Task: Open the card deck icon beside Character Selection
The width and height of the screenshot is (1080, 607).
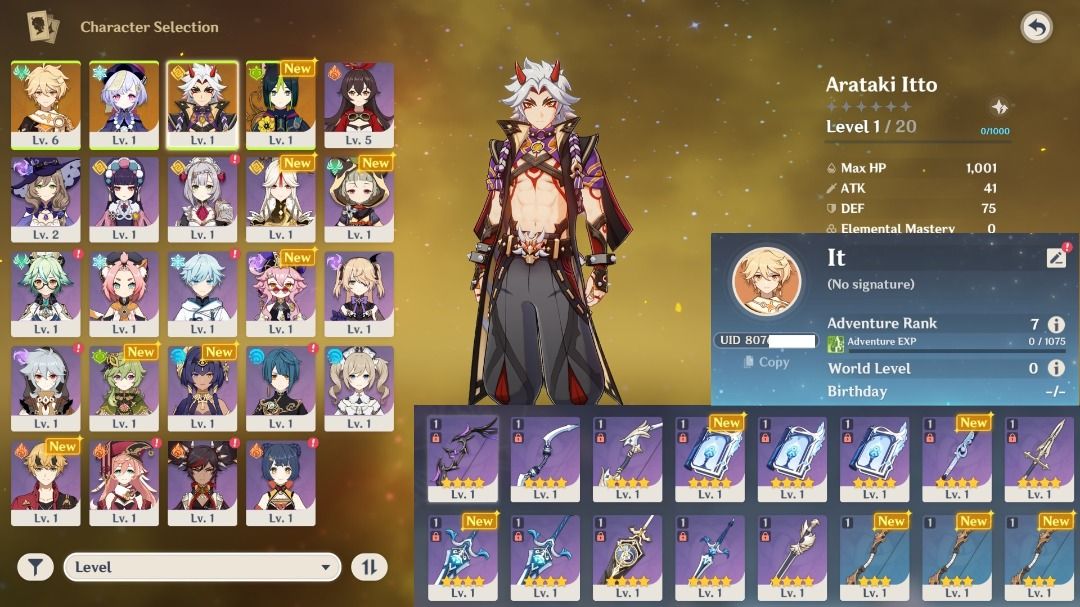Action: tap(42, 27)
